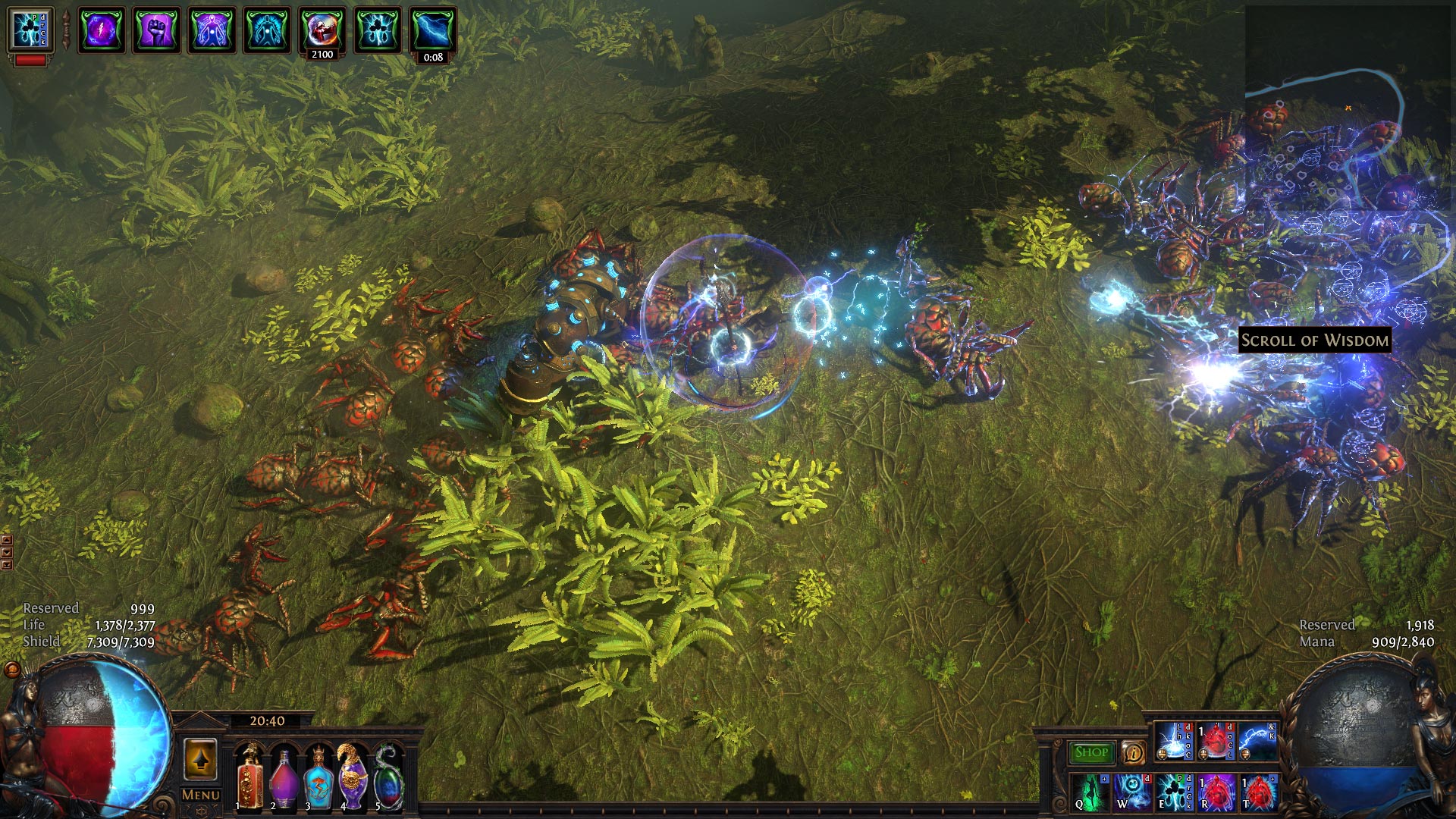Open the orange info chat-bubble button
Screen dimensions: 1456x819
1133,752
